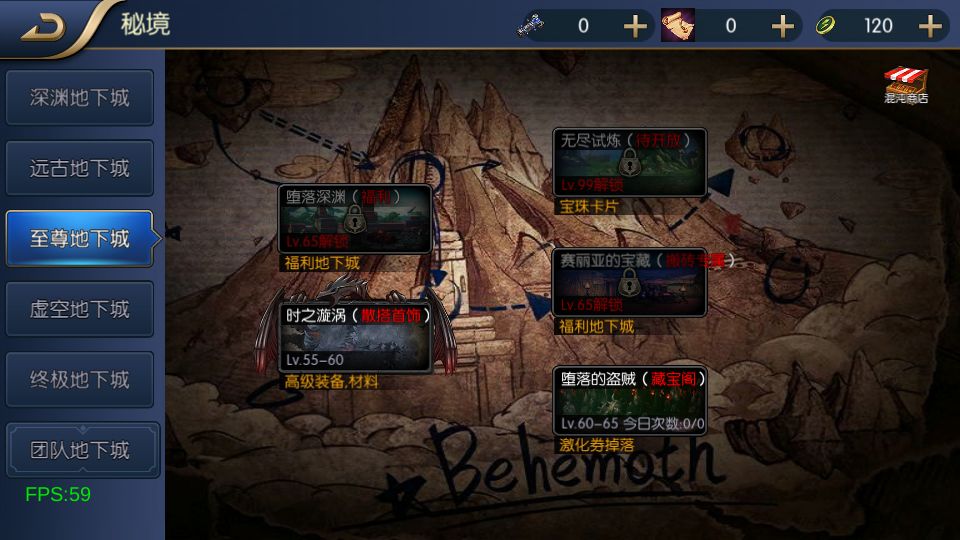Viewport: 960px width, 540px height.
Task: Add green coins using the plus next to 120
Action: (931, 26)
